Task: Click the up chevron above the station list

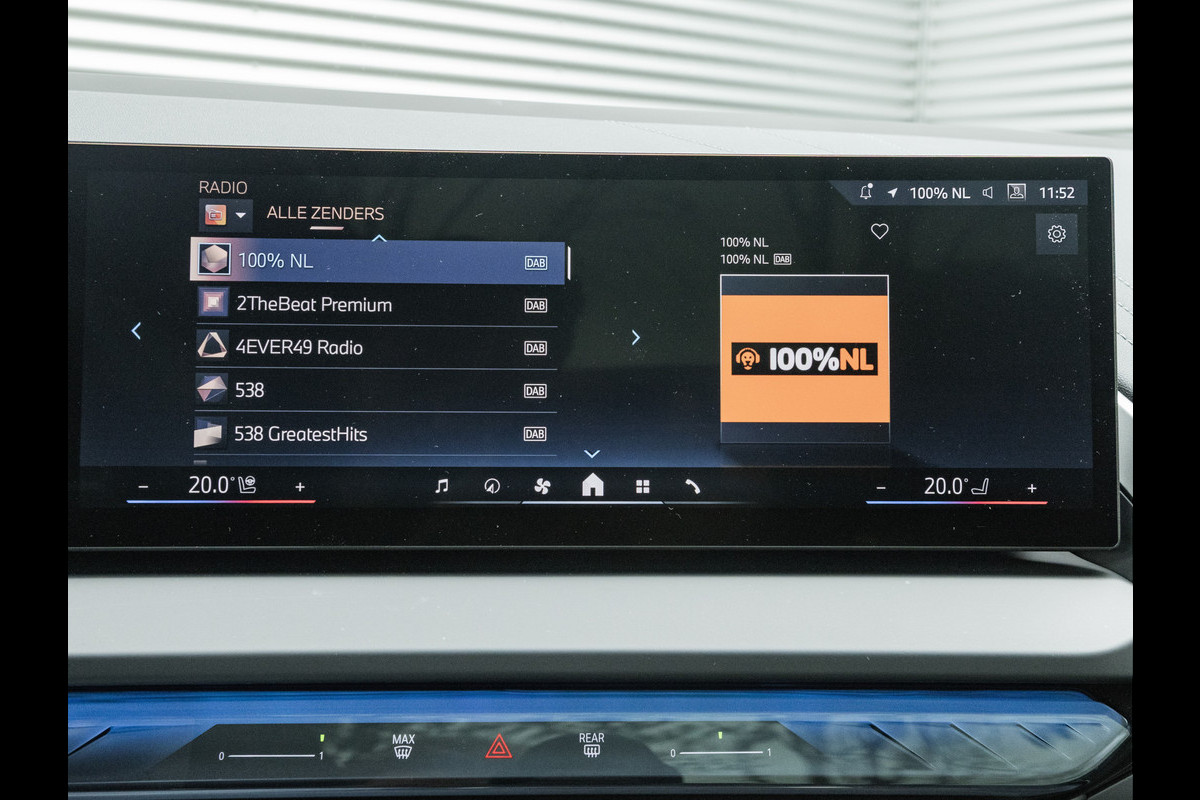Action: click(x=378, y=238)
